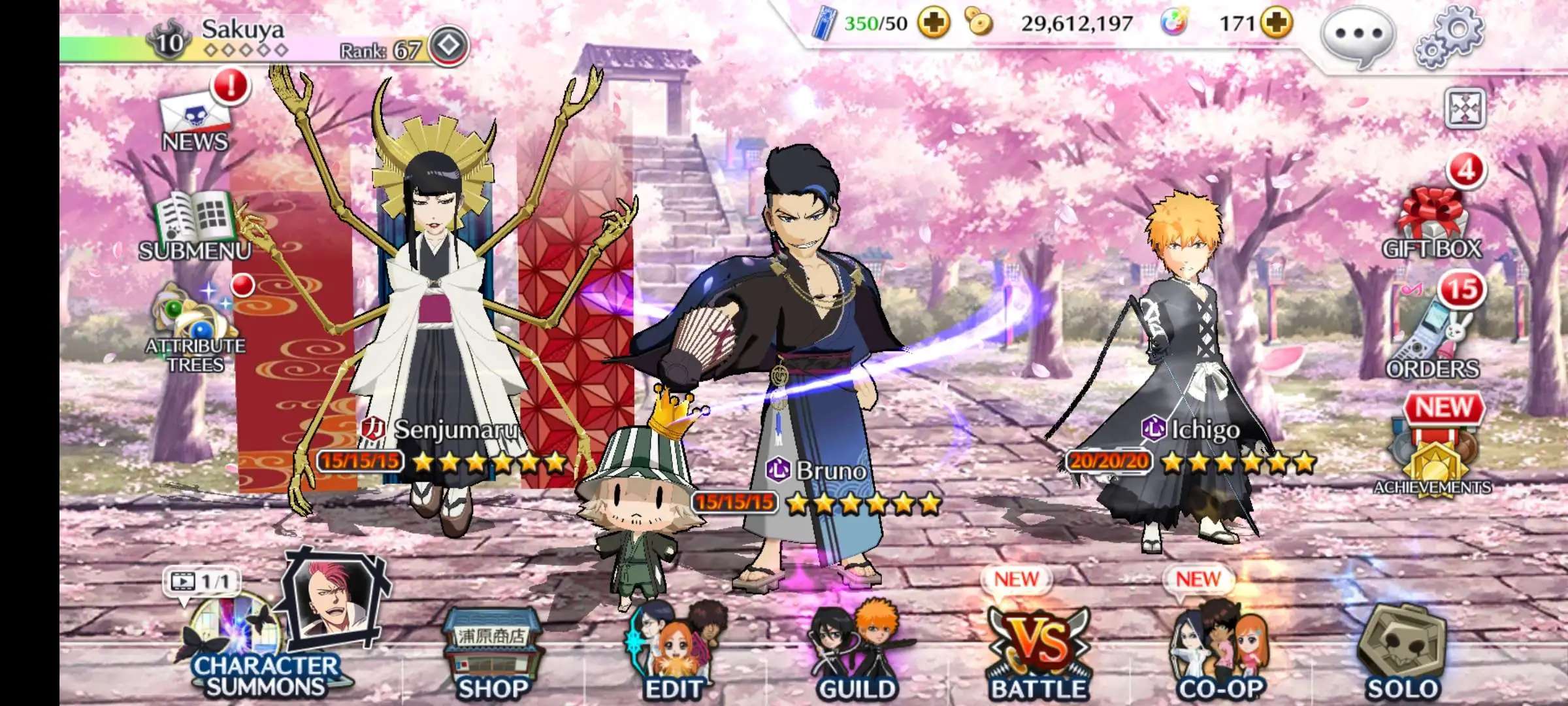Open Co-Op mode
1568x706 pixels.
click(1220, 654)
